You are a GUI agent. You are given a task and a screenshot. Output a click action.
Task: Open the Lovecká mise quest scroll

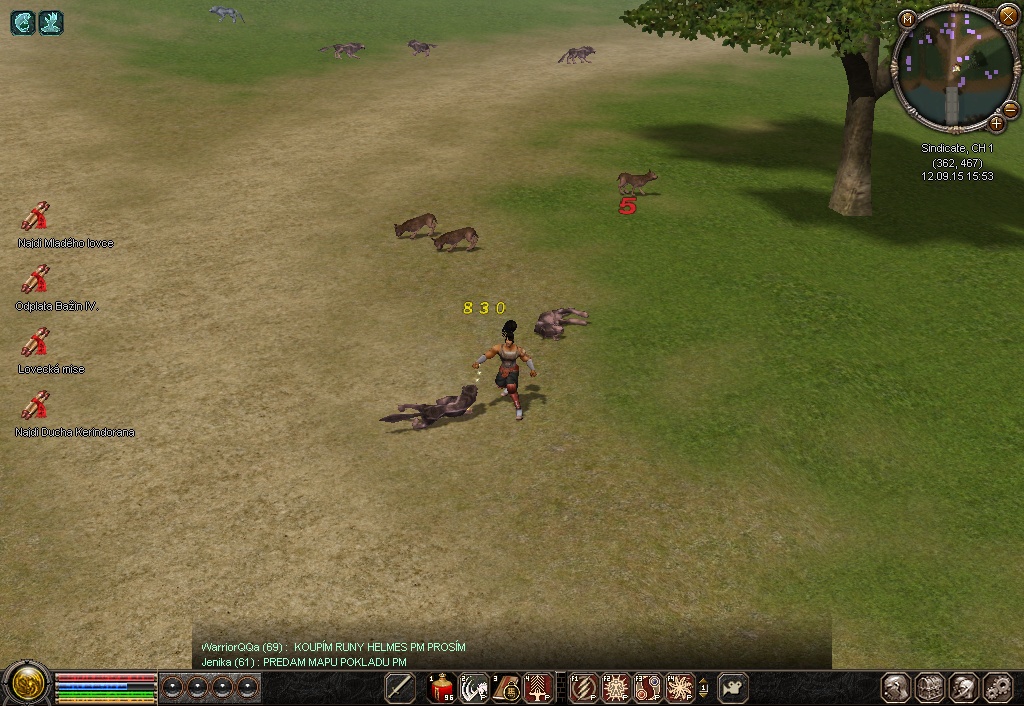pyautogui.click(x=36, y=342)
